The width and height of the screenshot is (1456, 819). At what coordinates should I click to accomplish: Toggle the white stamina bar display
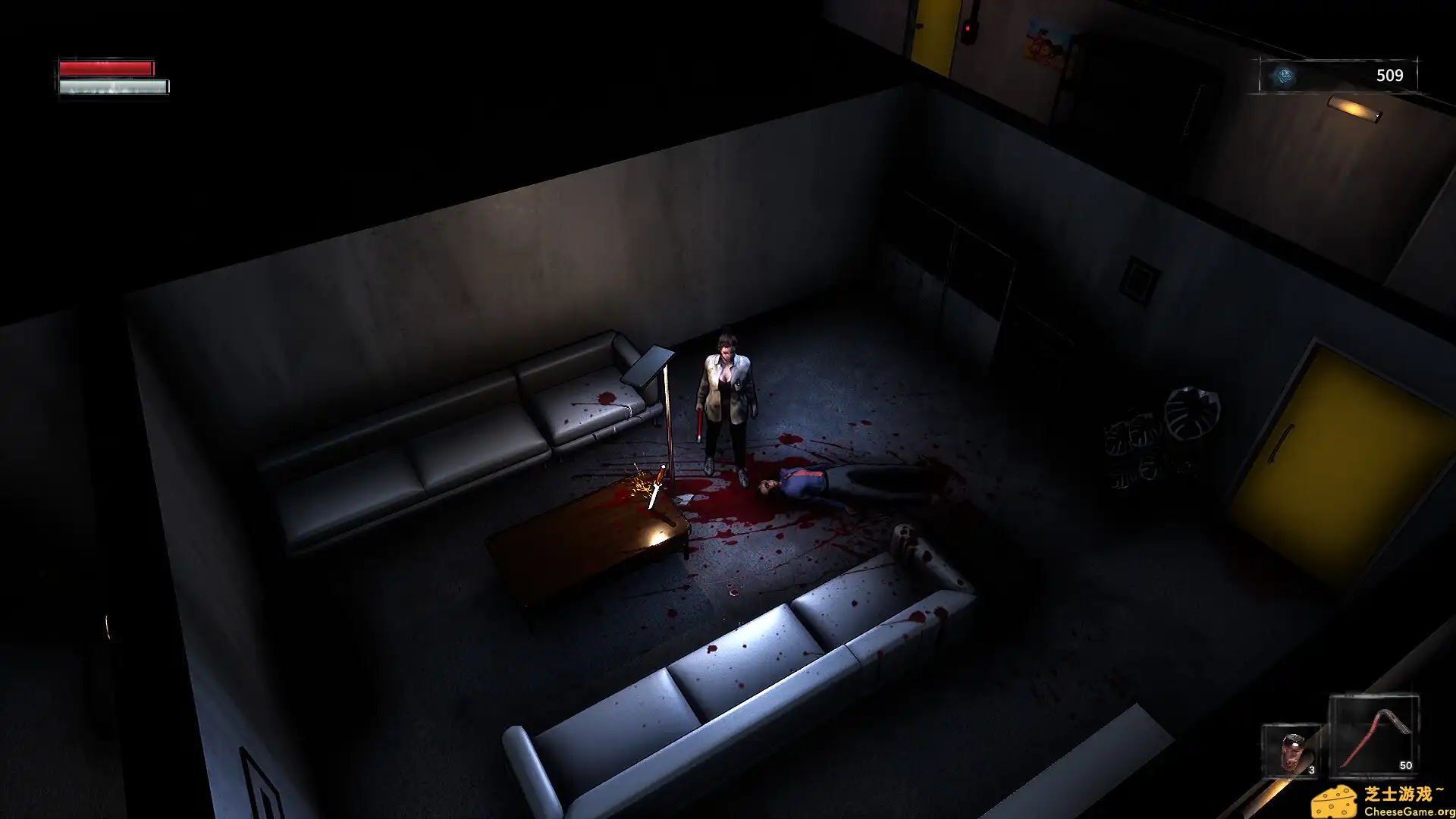pos(111,86)
